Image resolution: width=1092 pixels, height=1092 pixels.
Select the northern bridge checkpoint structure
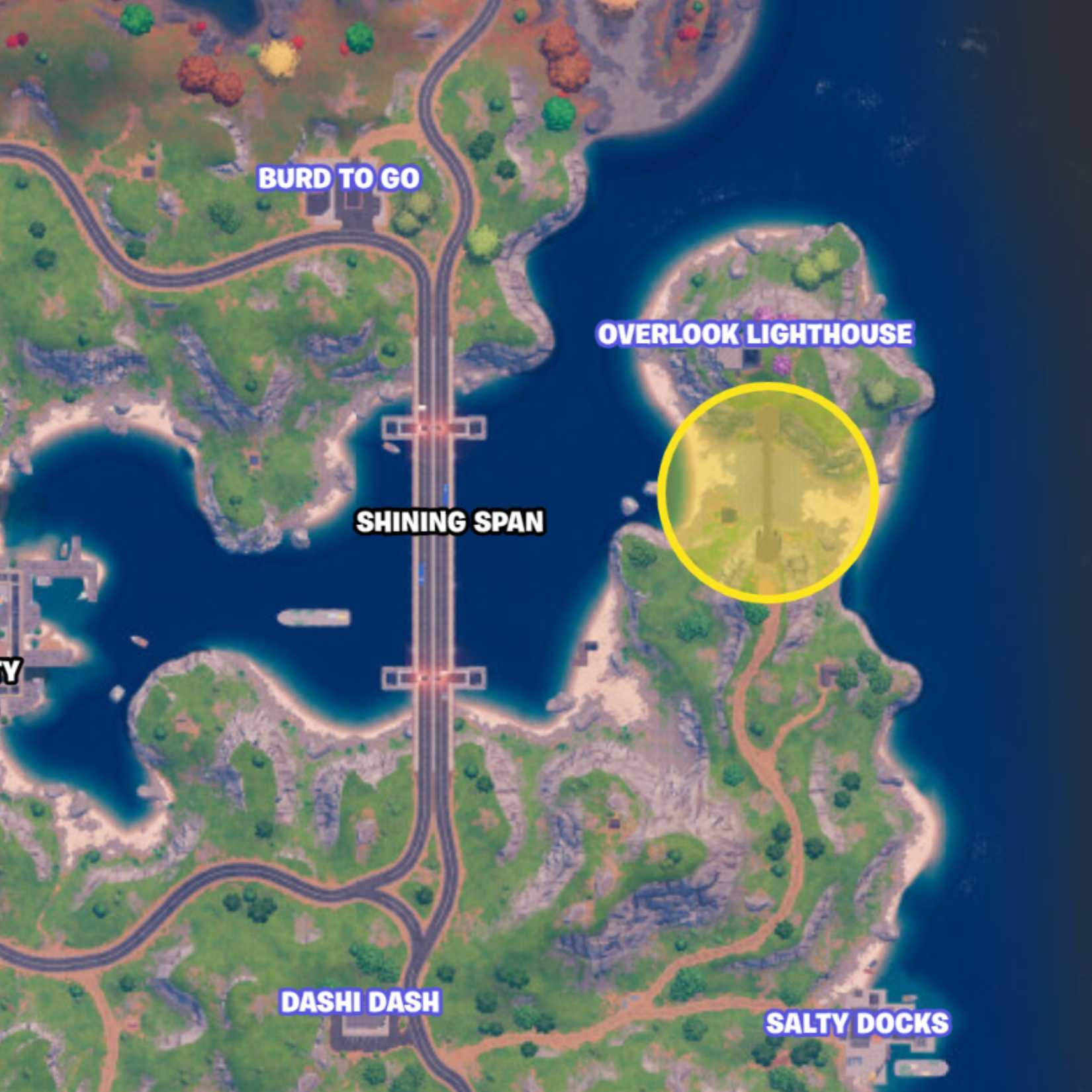[433, 427]
